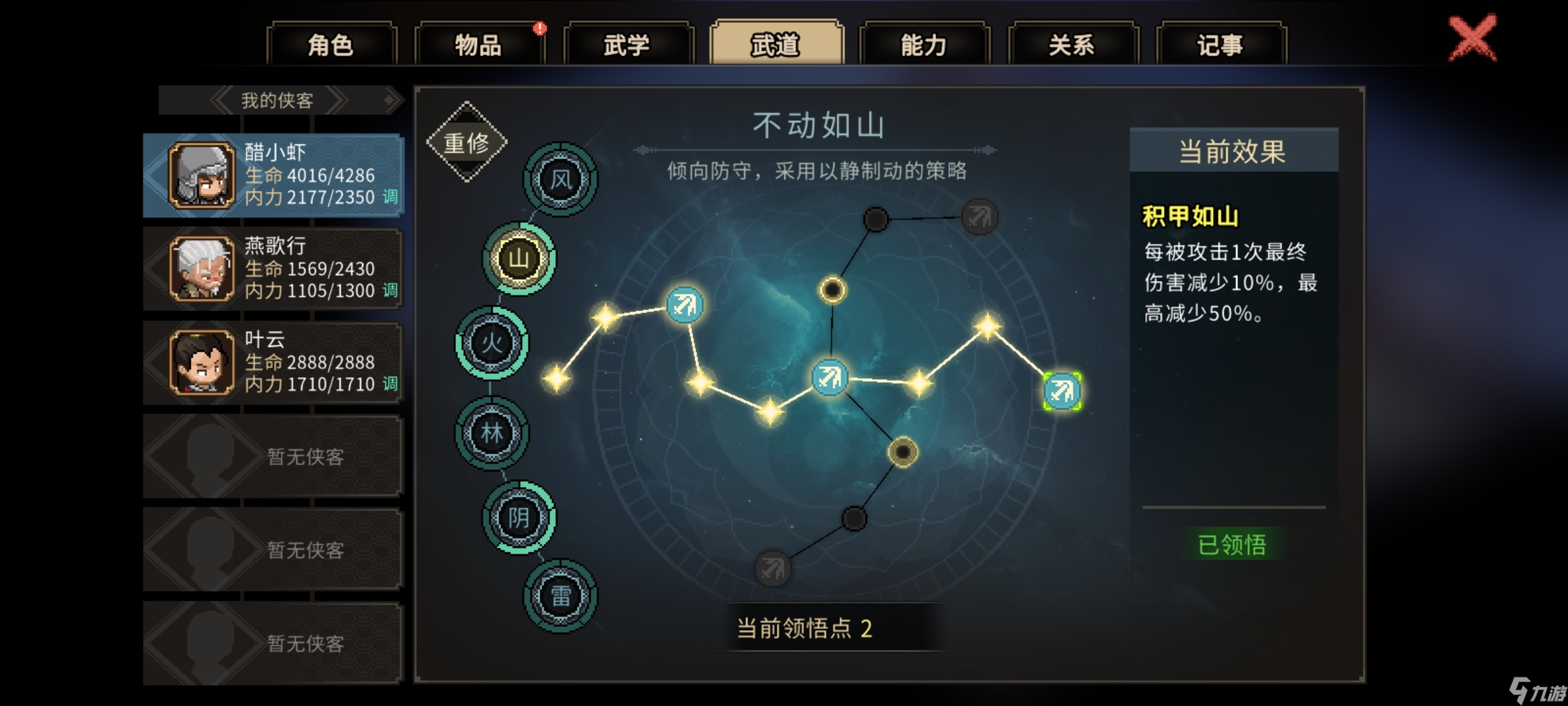Click the 重修 reset button

[x=468, y=143]
